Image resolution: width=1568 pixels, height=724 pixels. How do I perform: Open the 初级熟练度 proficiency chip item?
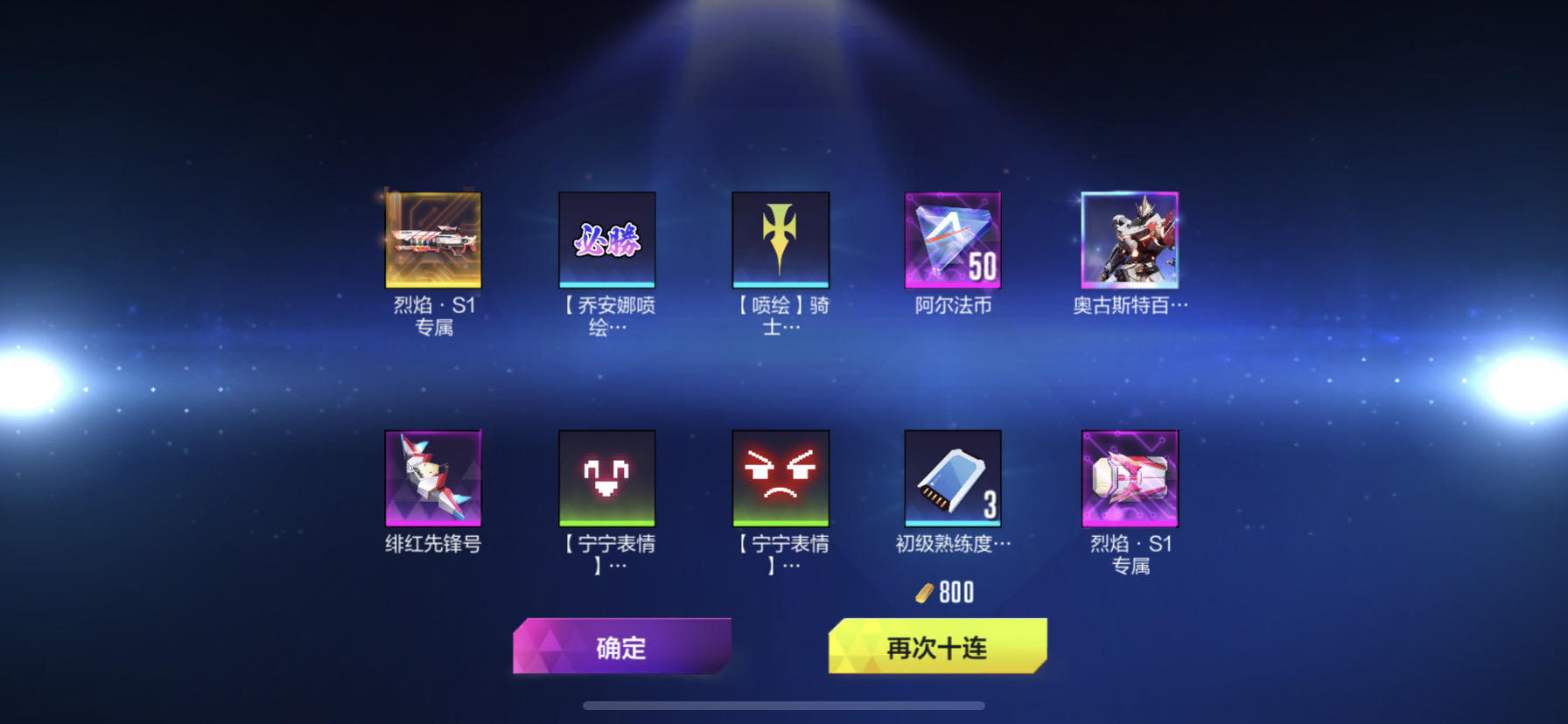tap(953, 478)
